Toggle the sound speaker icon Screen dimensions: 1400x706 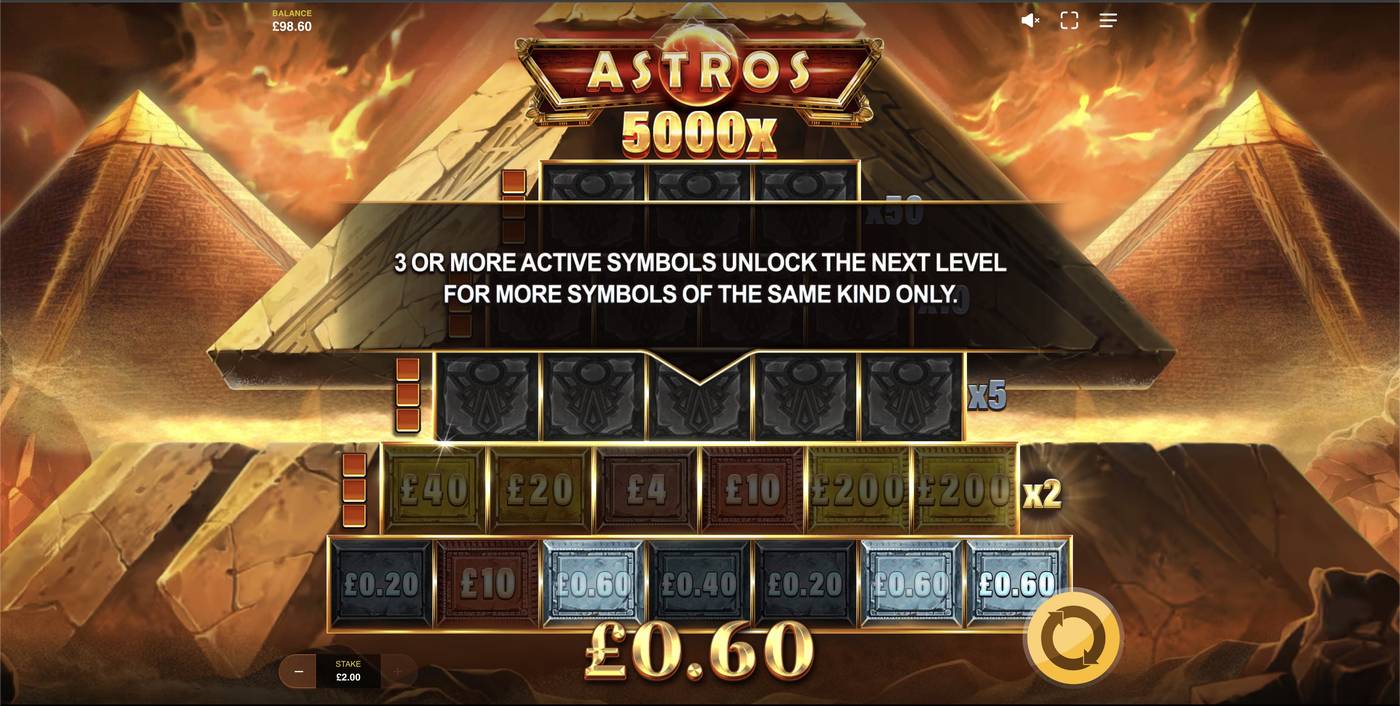pos(1029,20)
